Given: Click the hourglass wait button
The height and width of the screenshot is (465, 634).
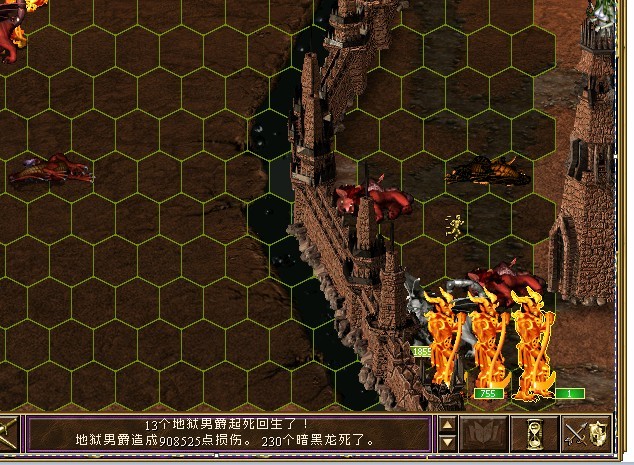Looking at the screenshot, I should 535,434.
